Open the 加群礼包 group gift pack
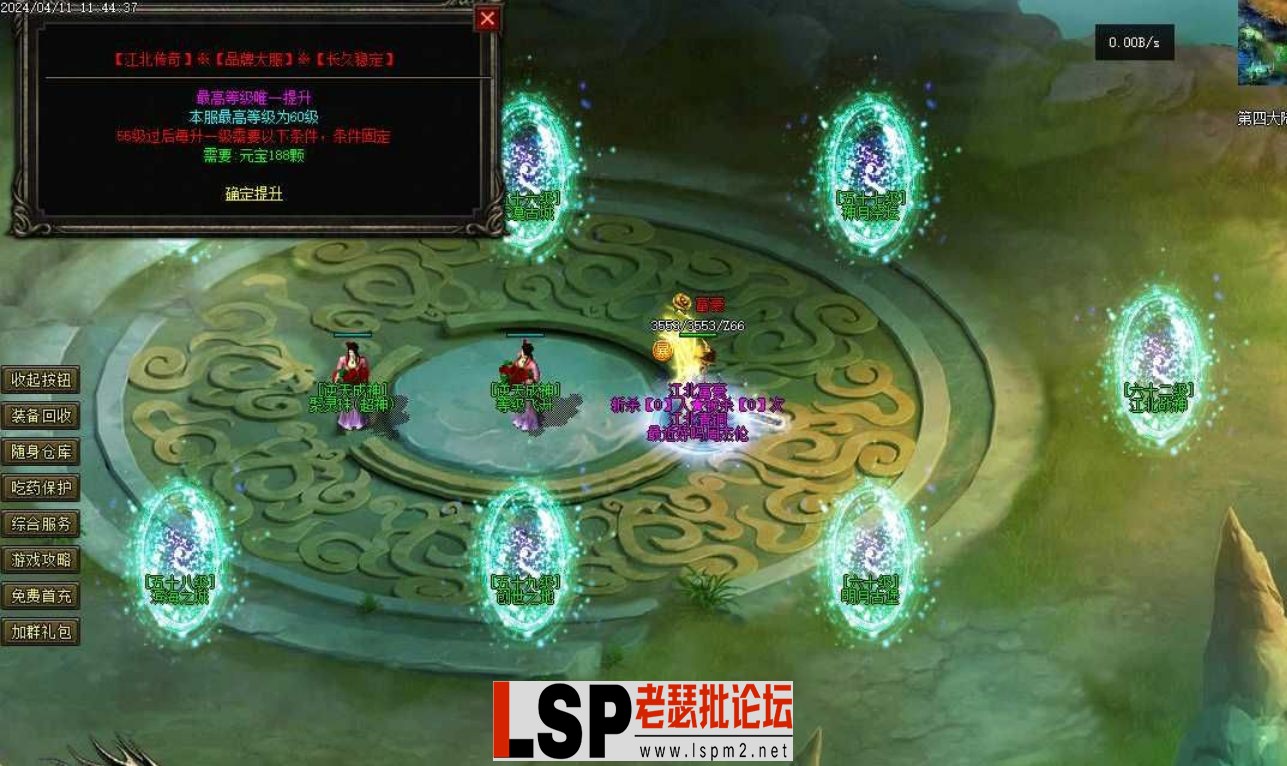The image size is (1287, 766). click(x=41, y=632)
